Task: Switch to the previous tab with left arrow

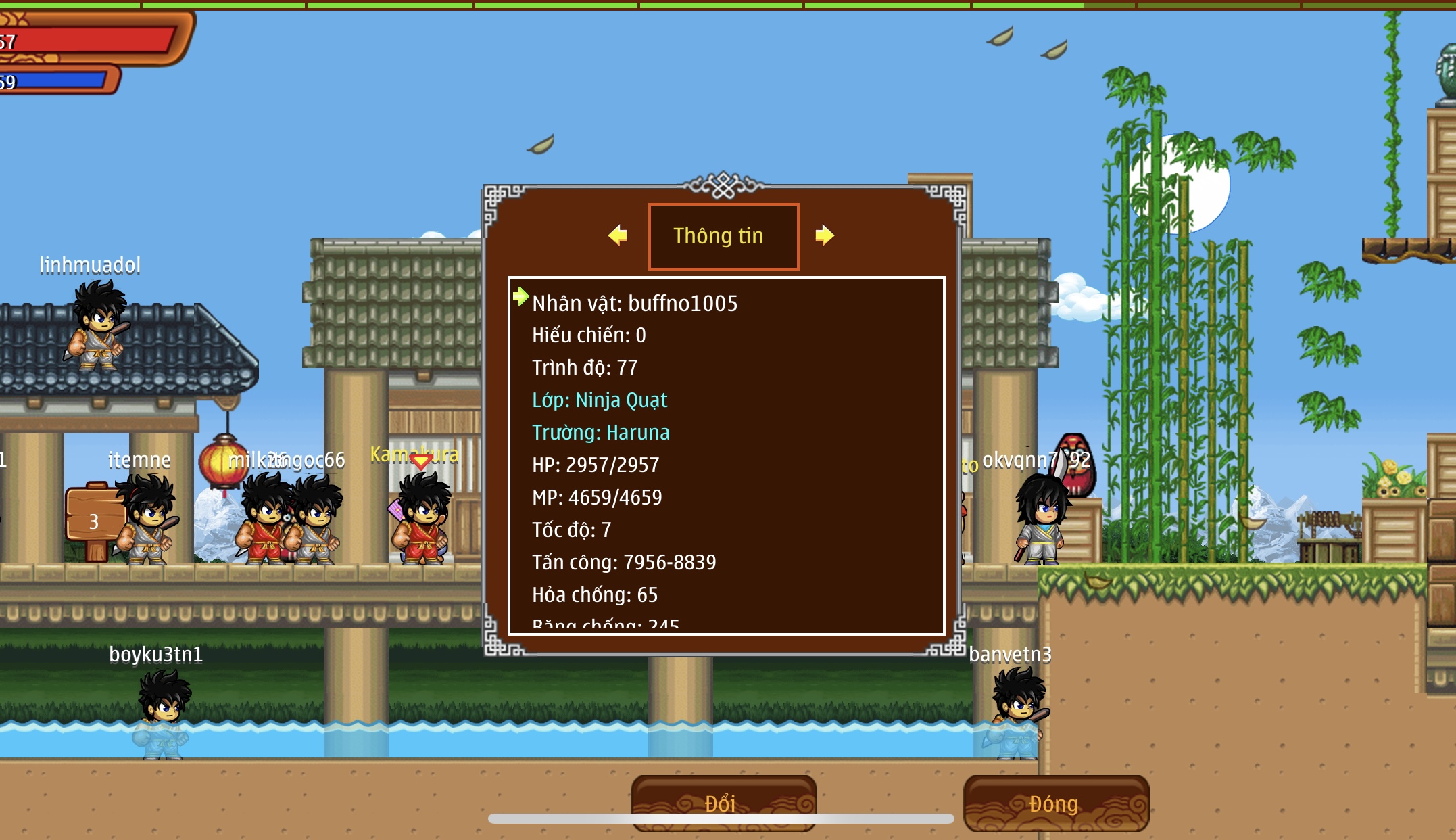Action: pyautogui.click(x=618, y=235)
